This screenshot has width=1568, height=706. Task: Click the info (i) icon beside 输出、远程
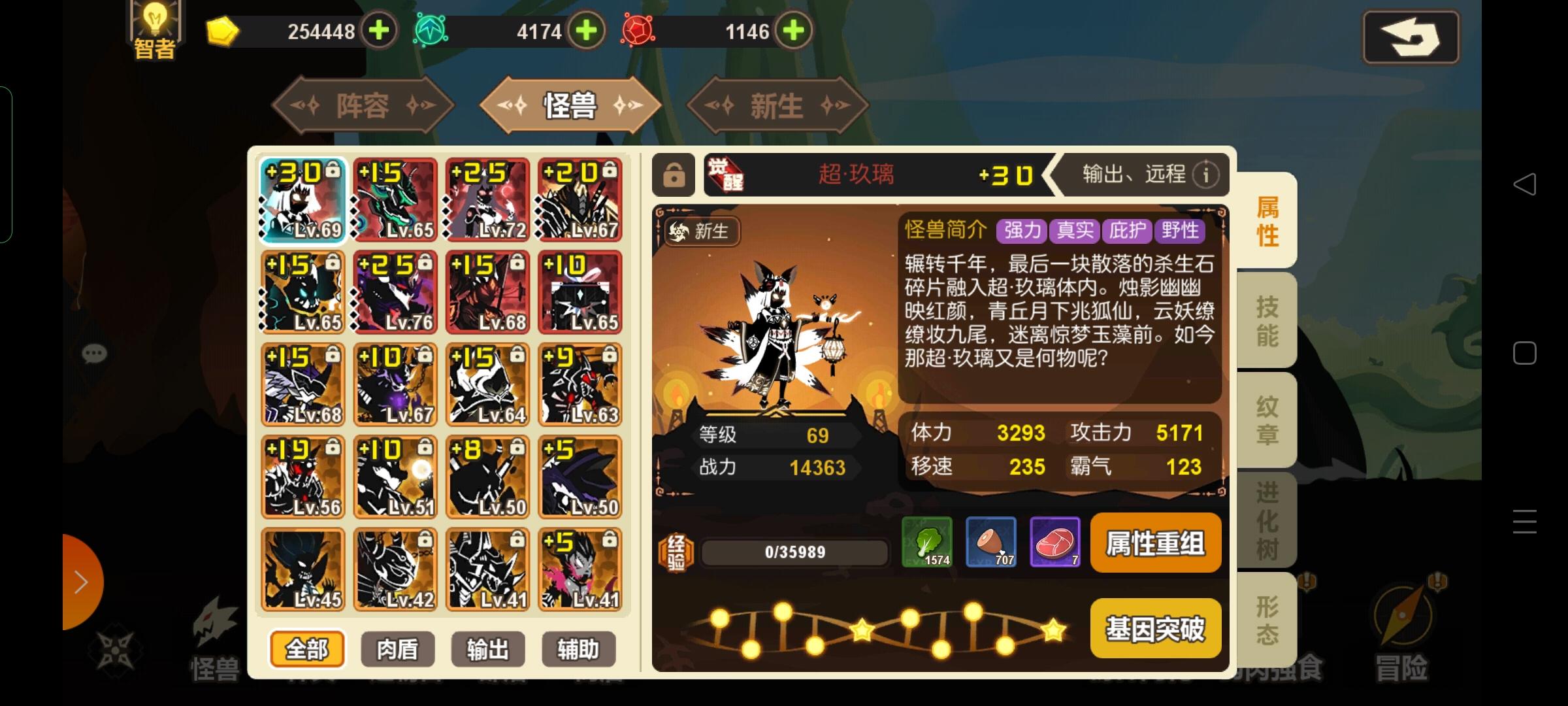pos(1205,175)
